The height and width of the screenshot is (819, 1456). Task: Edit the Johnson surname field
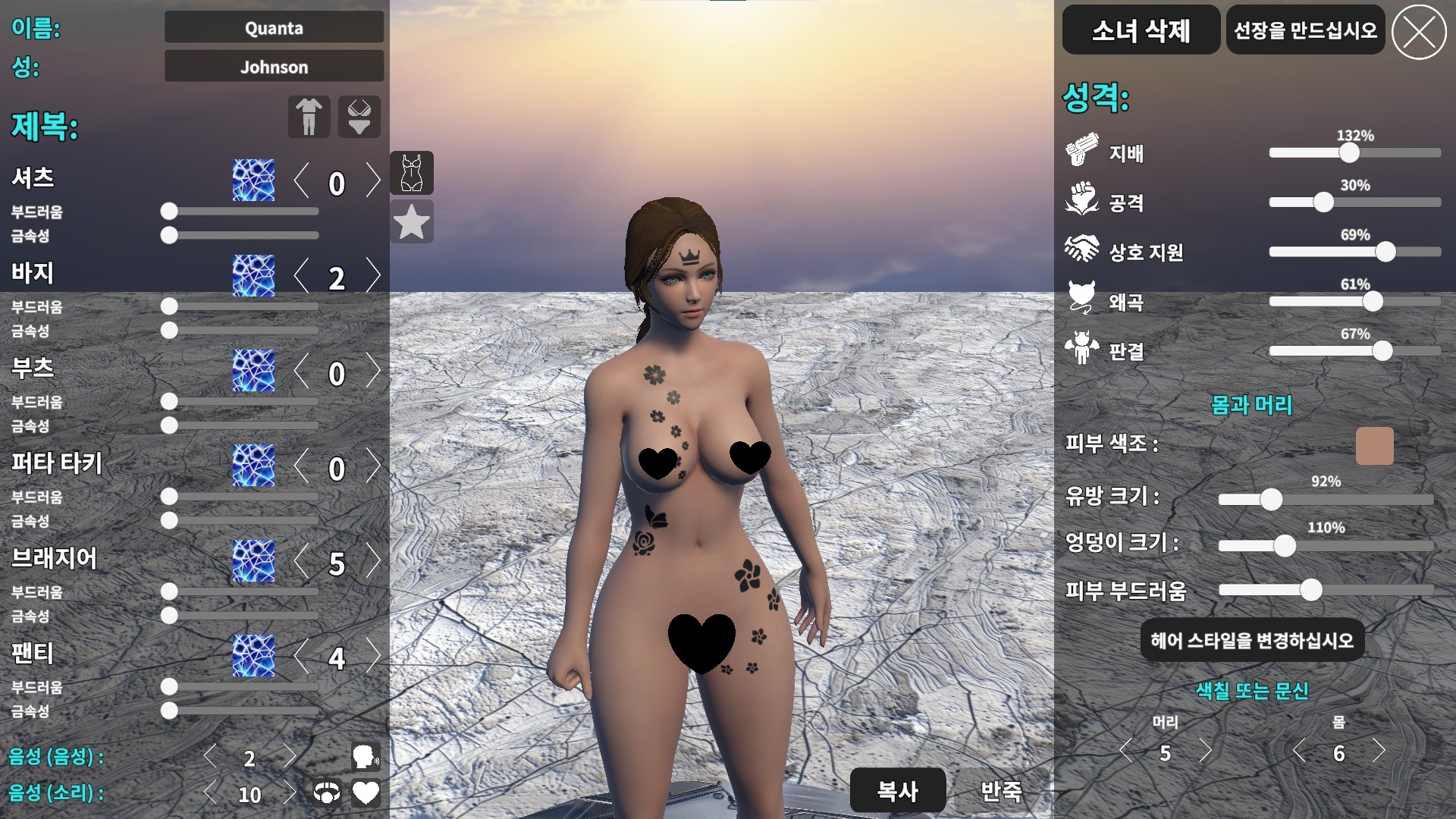[x=274, y=67]
